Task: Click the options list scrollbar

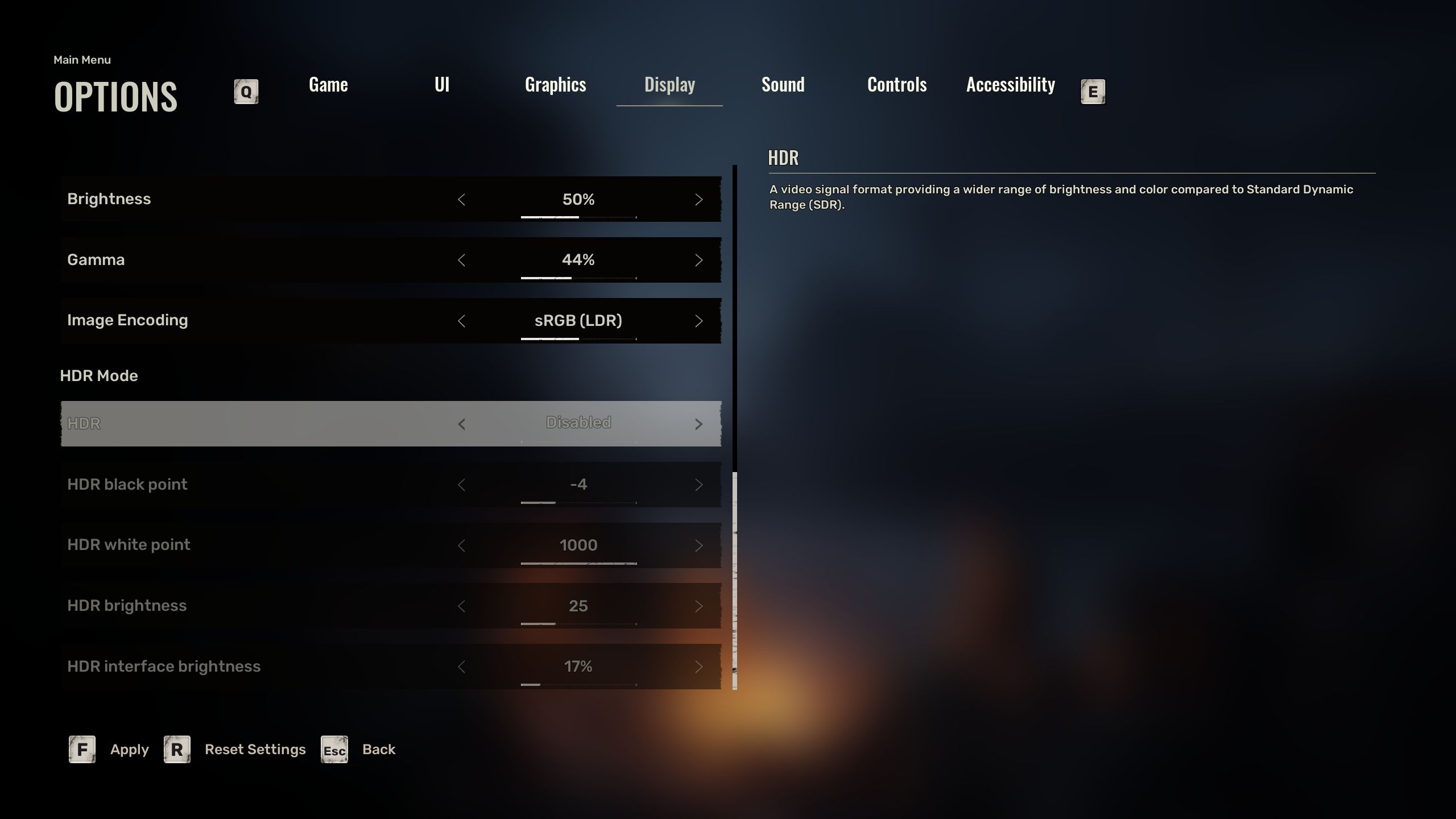Action: pyautogui.click(x=735, y=580)
